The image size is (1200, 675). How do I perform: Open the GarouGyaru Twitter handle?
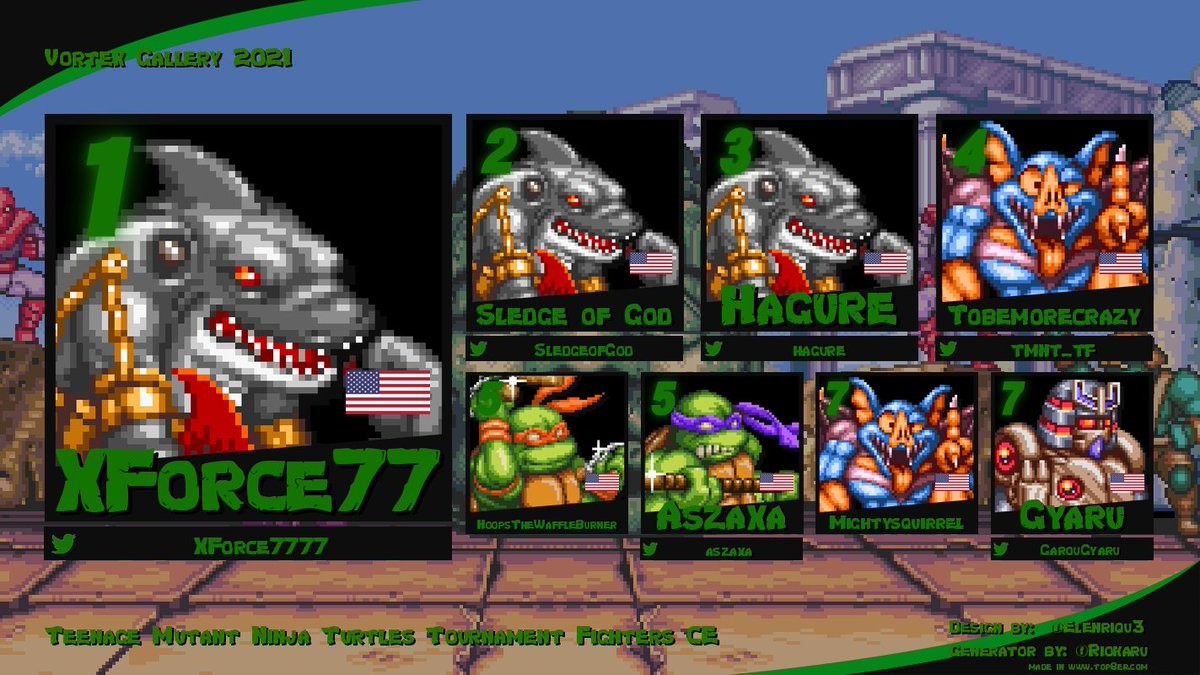pos(1071,549)
